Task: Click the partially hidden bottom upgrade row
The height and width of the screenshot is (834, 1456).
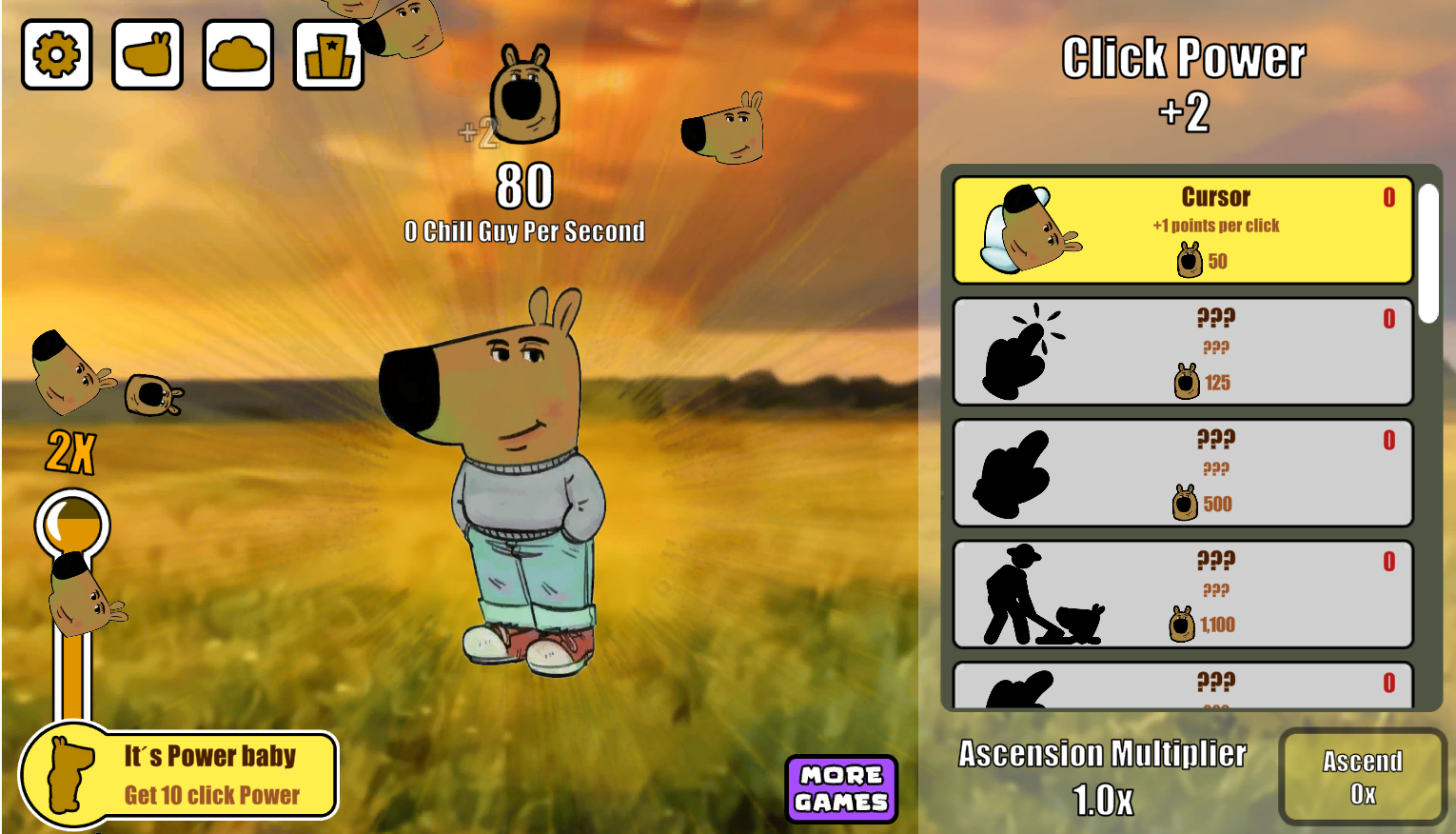Action: click(1182, 687)
